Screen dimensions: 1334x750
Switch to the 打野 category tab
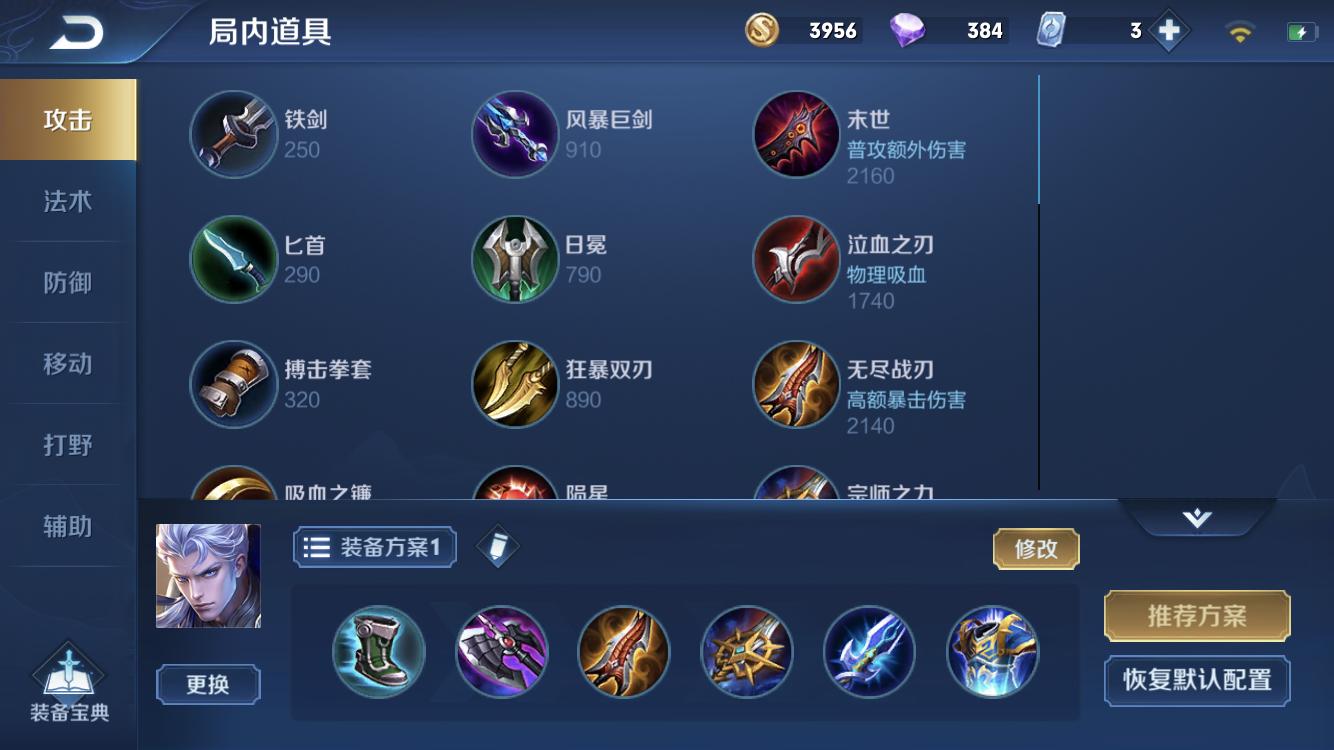(68, 444)
